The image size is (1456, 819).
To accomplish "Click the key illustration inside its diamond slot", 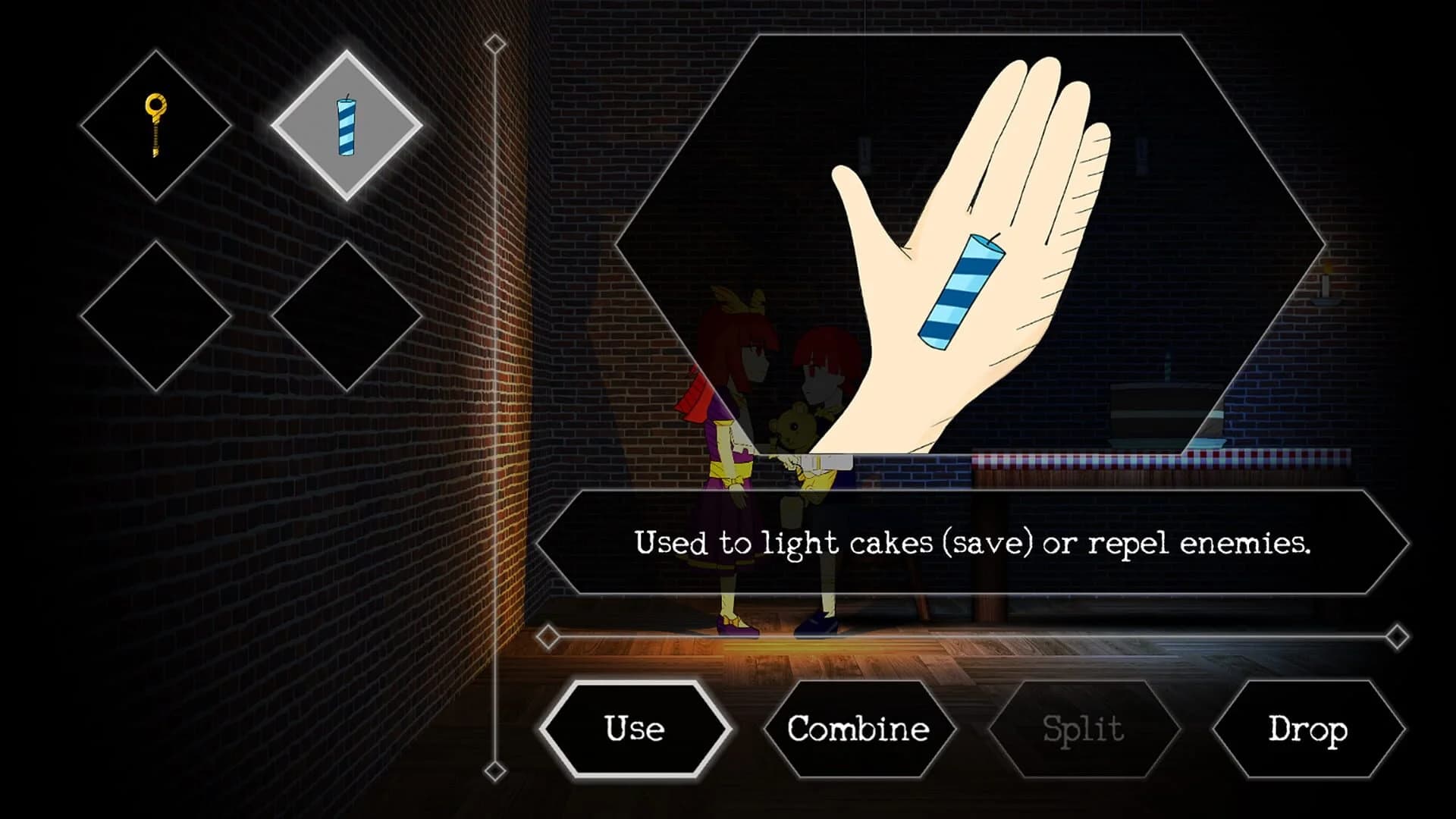I will [x=155, y=124].
